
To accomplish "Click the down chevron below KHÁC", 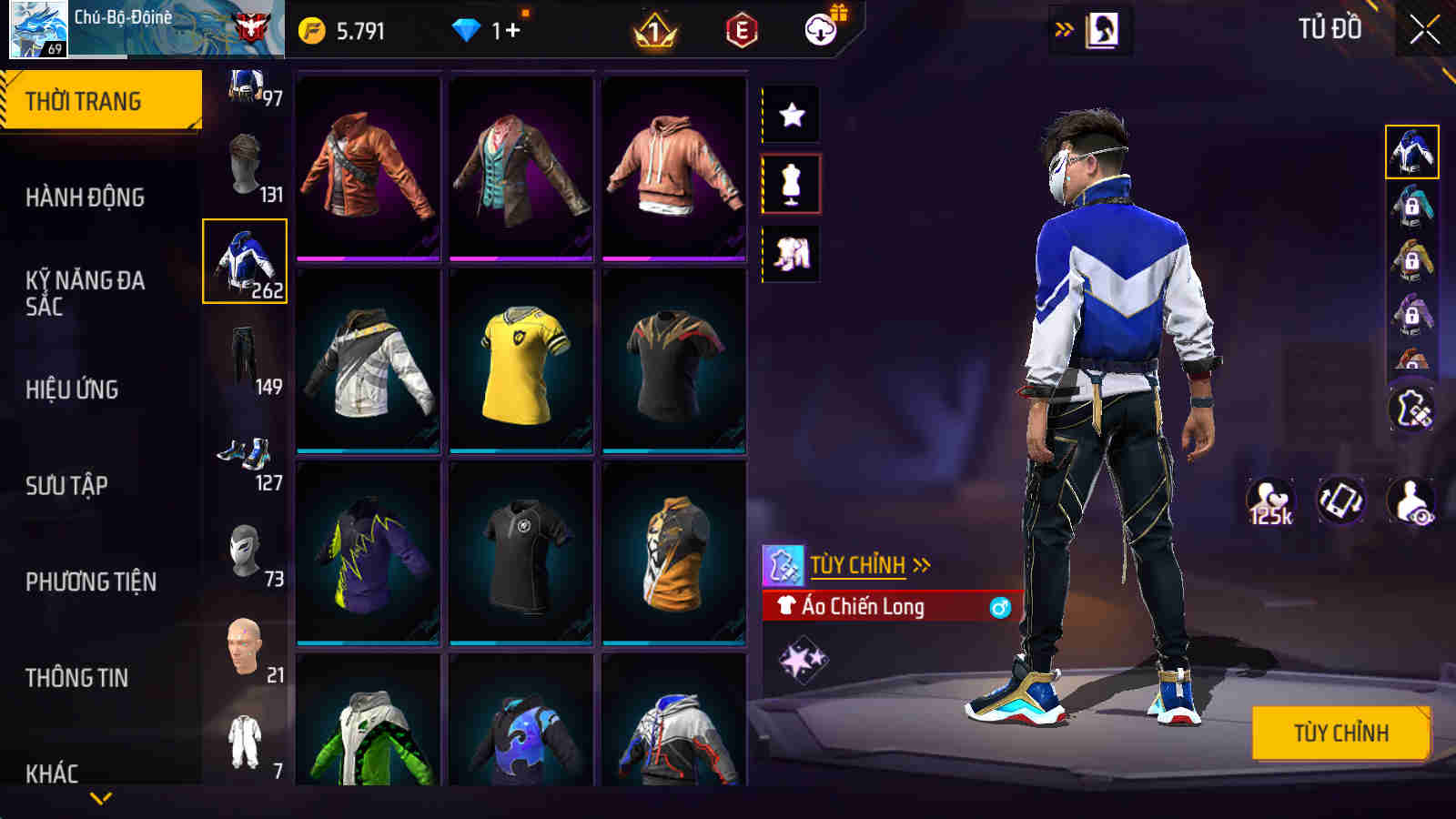I will (x=100, y=798).
